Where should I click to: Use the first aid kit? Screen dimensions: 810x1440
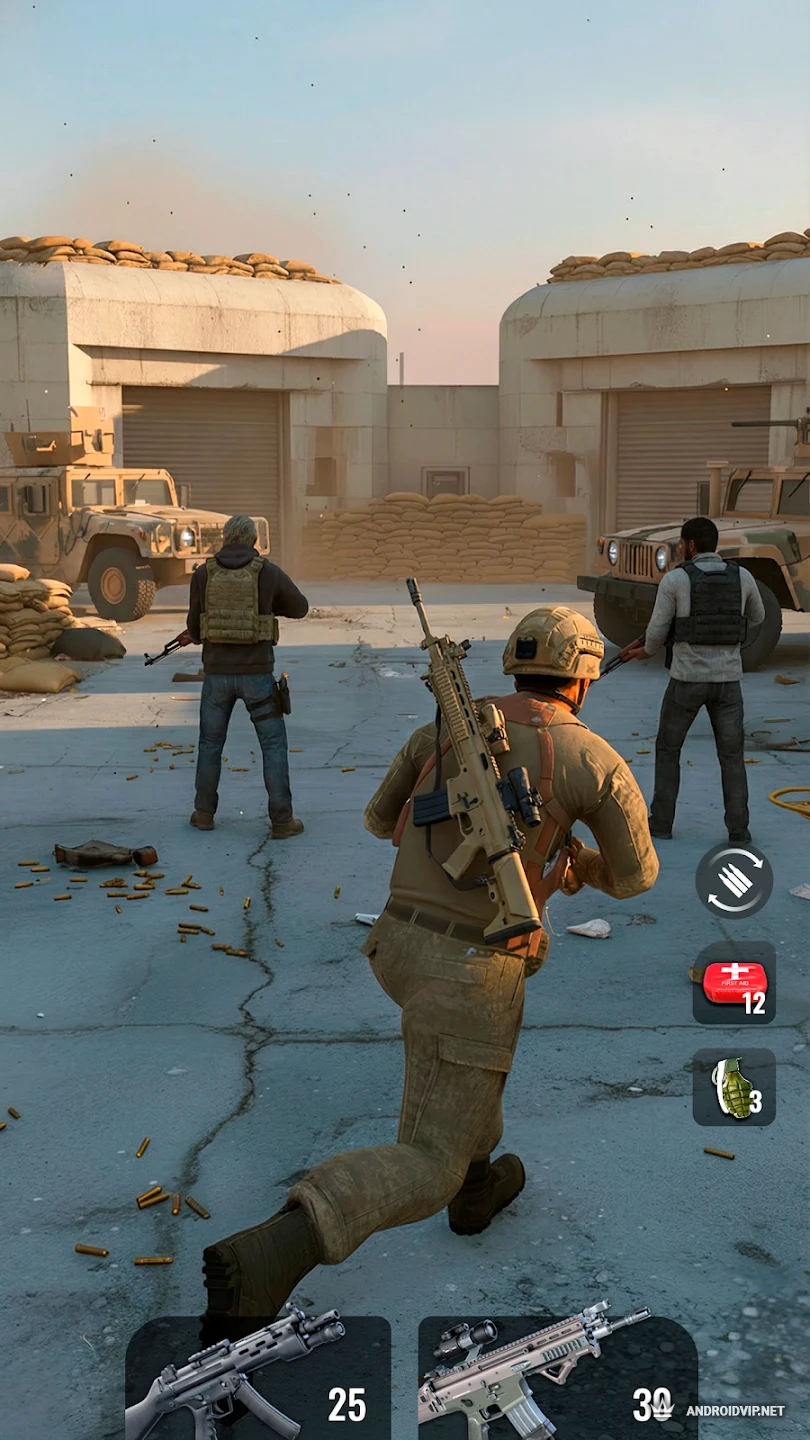(734, 983)
